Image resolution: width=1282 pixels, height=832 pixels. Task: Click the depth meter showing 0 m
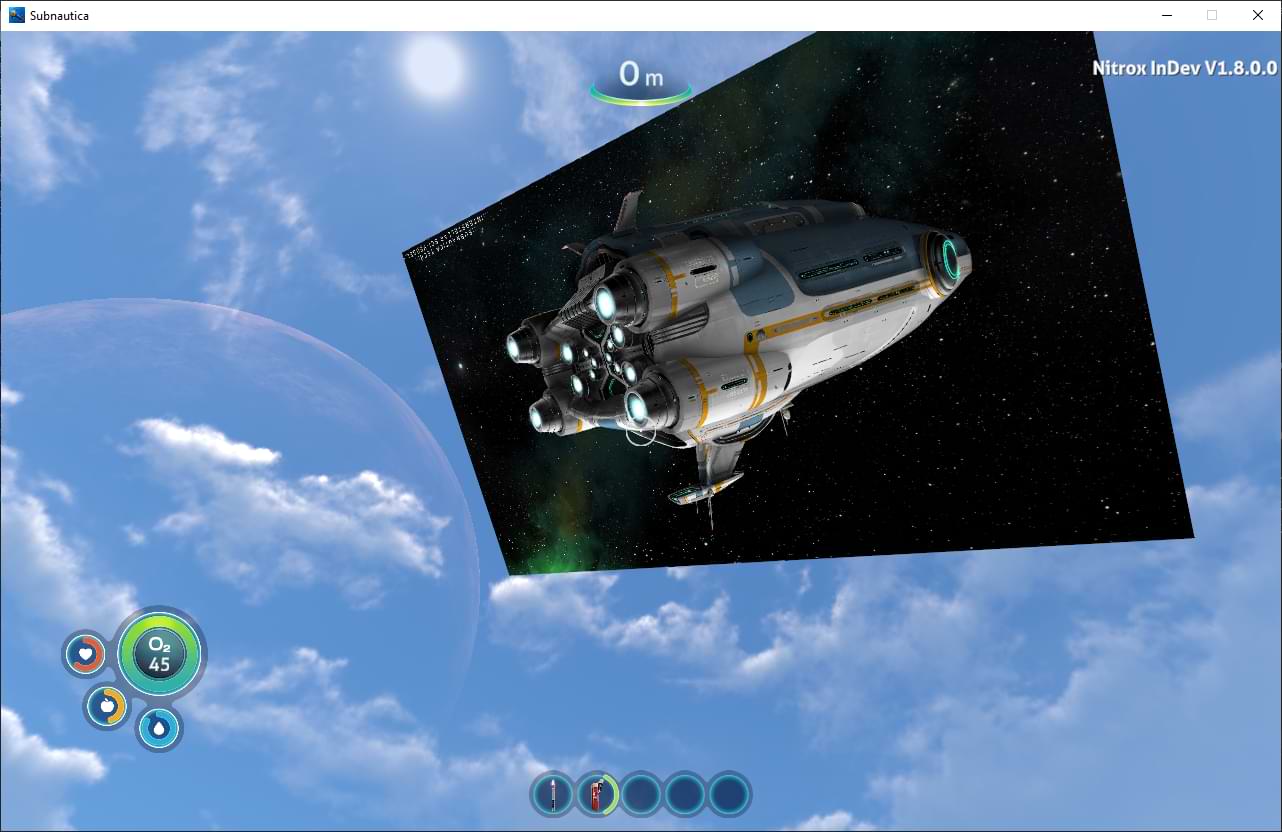pyautogui.click(x=639, y=75)
